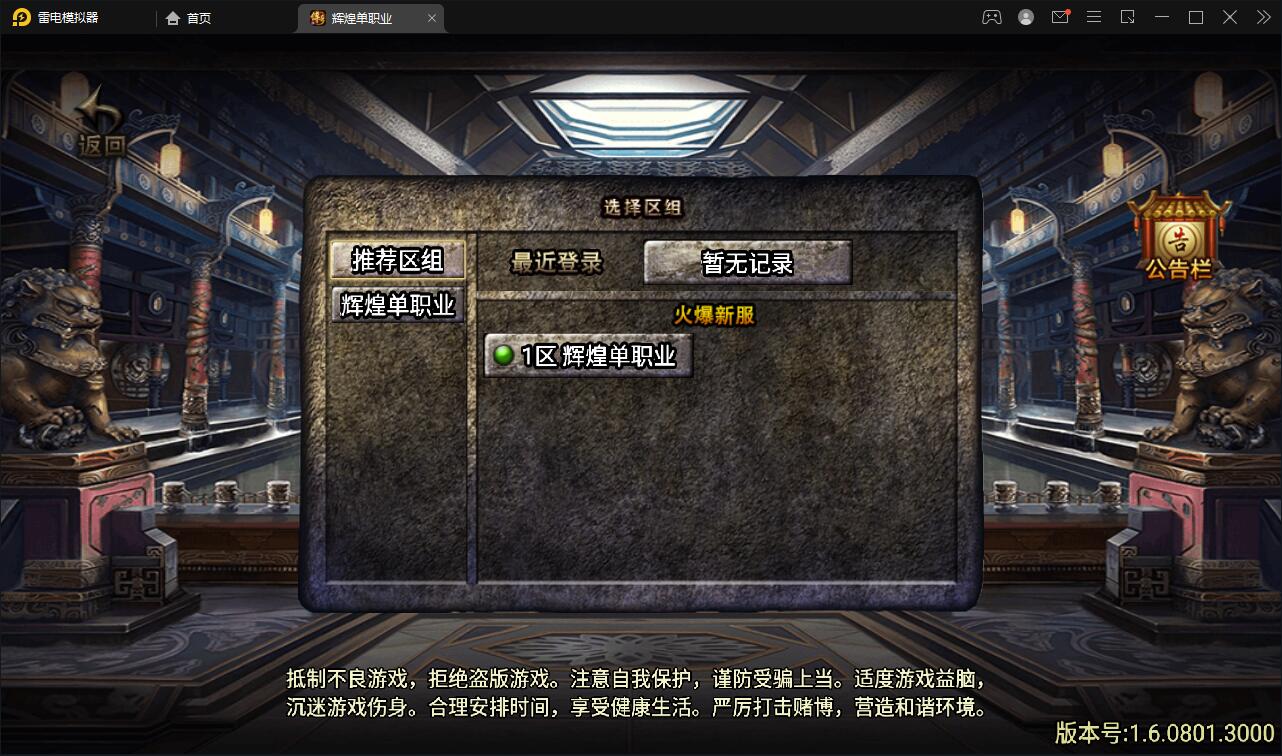Screen dimensions: 1282x756
Task: Switch to the 首页 home tab
Action: pos(196,17)
